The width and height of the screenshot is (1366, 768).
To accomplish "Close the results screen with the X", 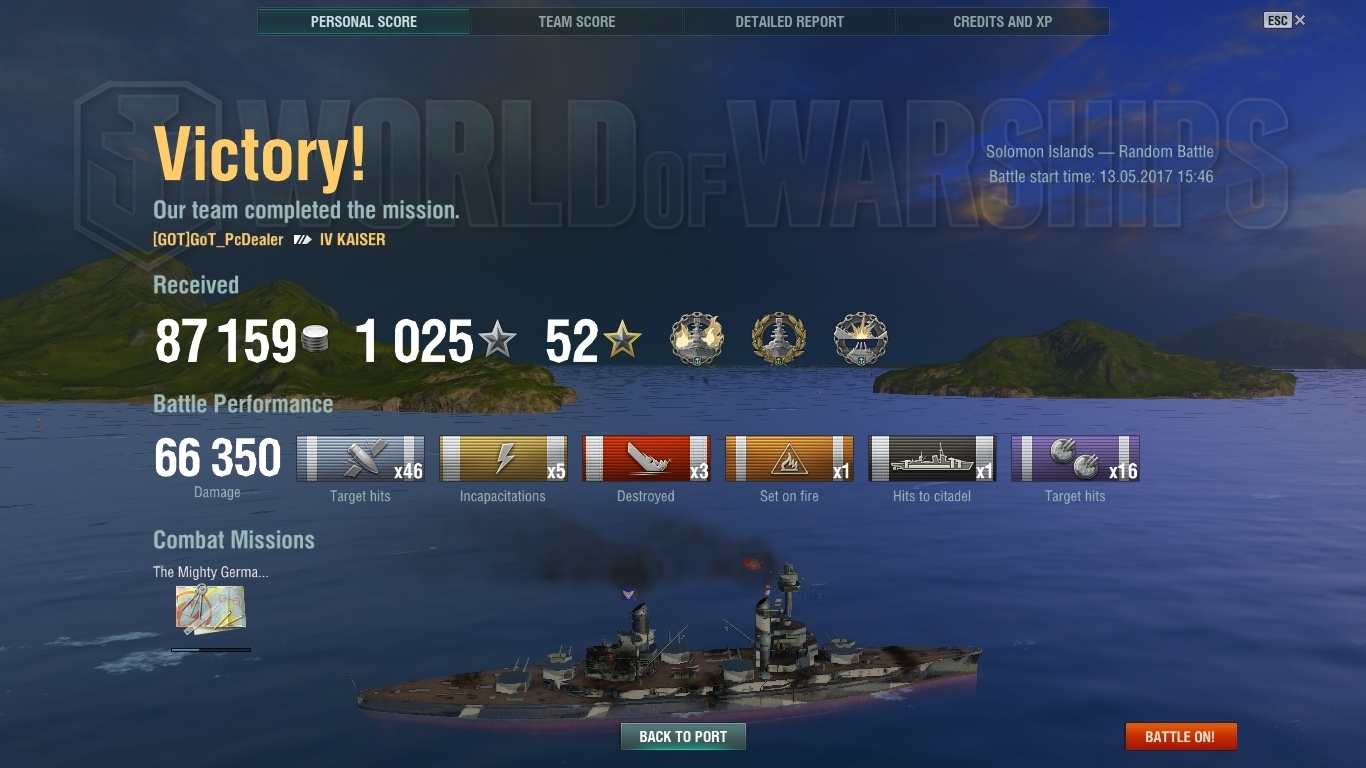I will pyautogui.click(x=1300, y=20).
